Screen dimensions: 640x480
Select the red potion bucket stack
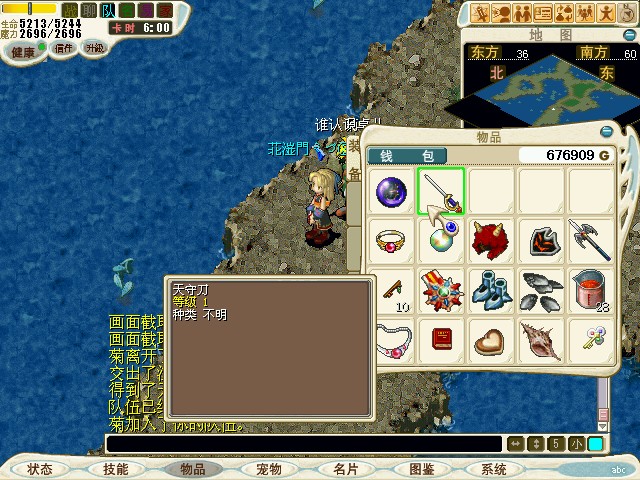[590, 290]
